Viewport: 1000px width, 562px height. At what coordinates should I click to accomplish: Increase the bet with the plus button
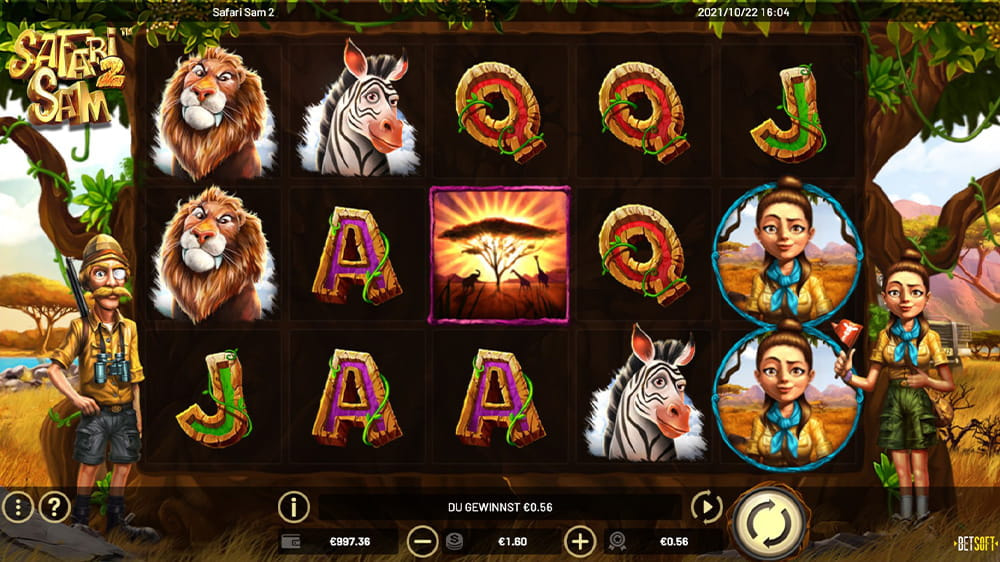point(580,542)
